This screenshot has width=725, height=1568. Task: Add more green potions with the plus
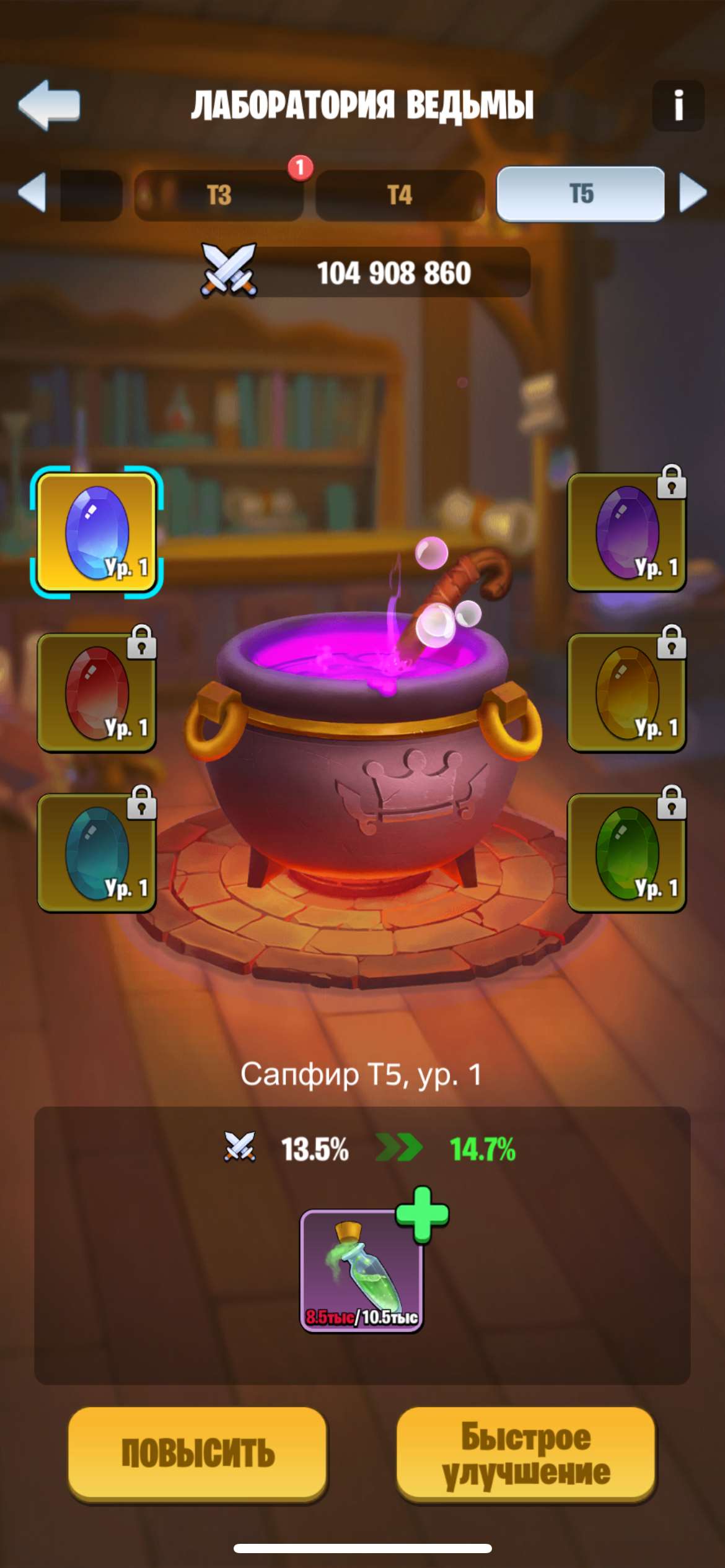click(x=422, y=1214)
